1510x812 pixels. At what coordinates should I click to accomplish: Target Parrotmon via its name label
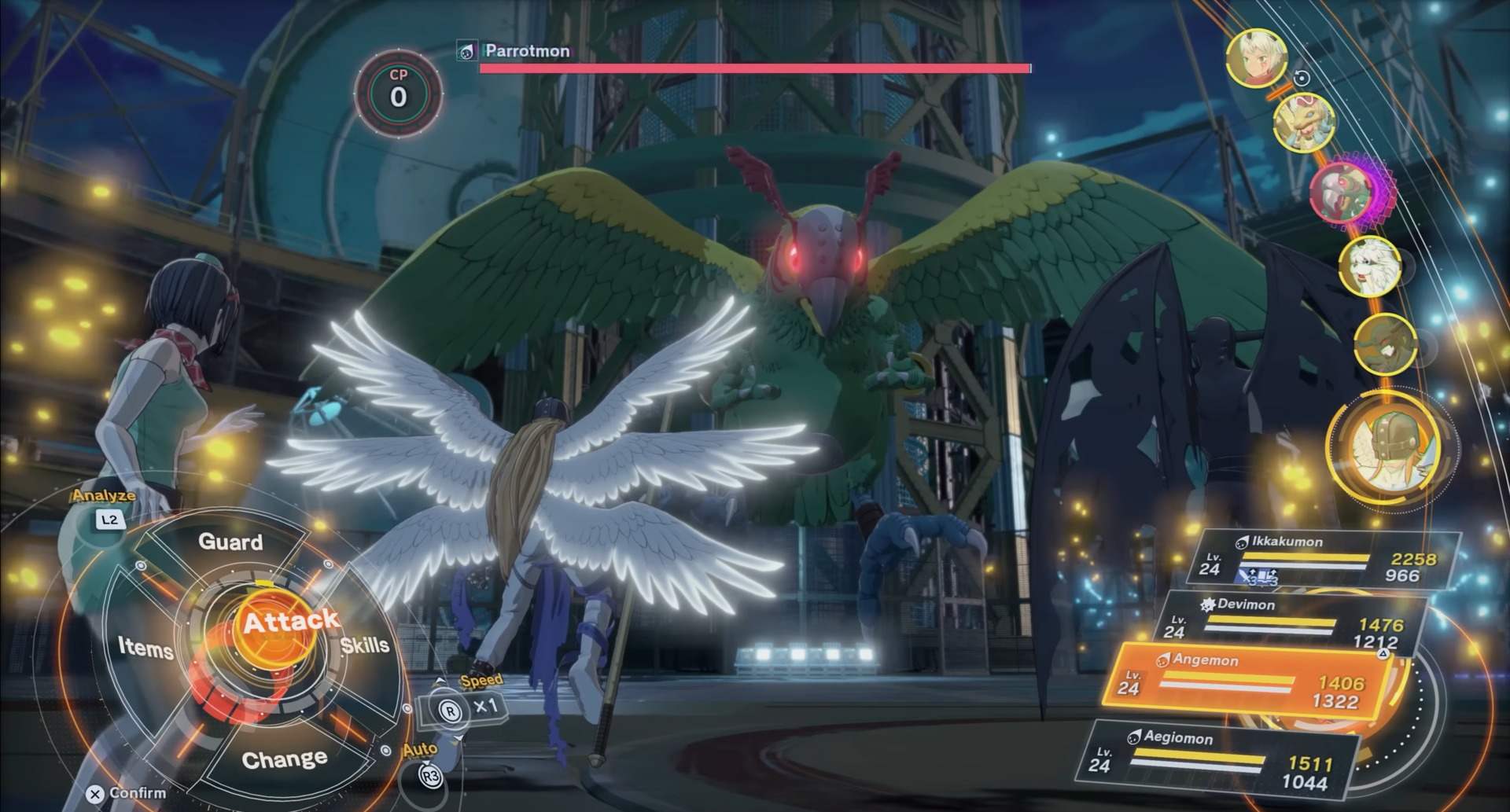point(527,51)
